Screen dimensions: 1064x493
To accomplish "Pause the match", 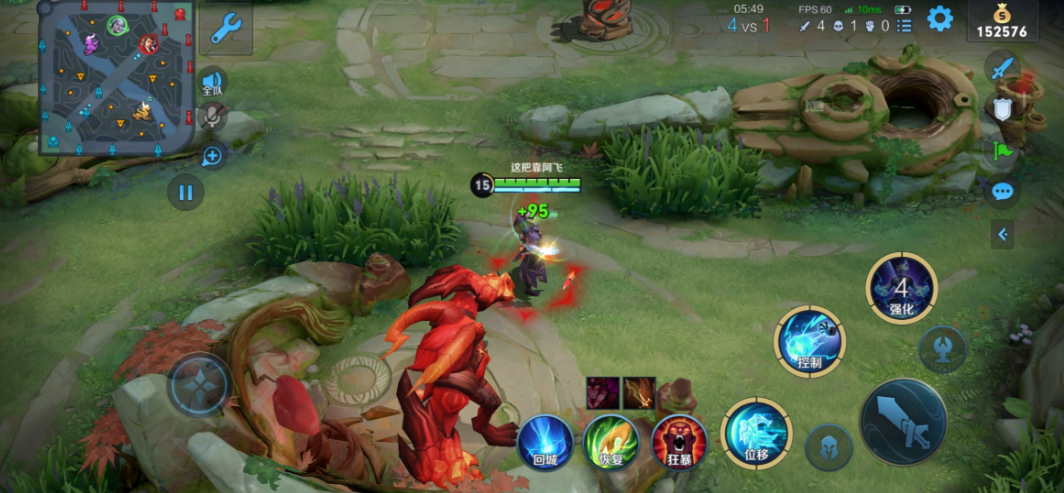I will pos(186,191).
